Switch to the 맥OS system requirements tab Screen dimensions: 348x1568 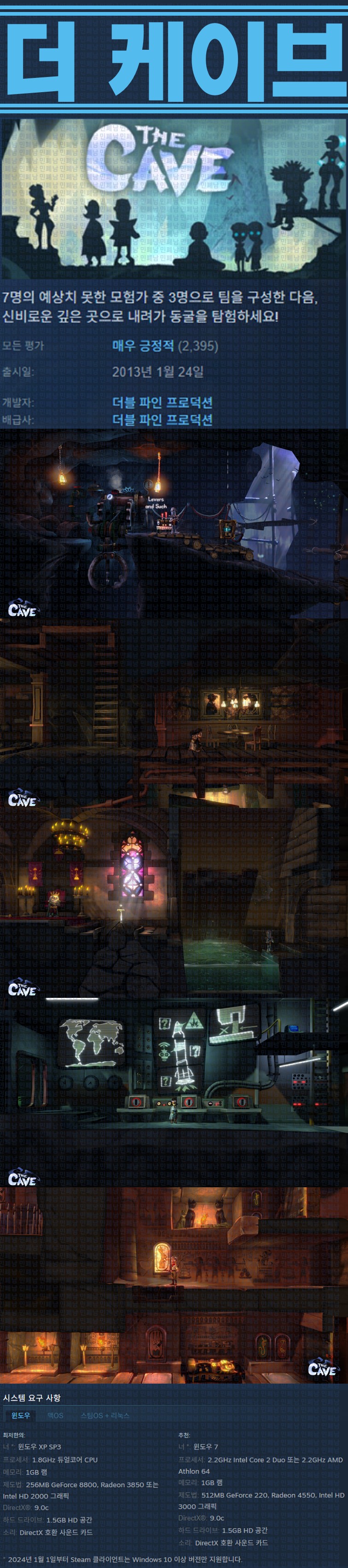[55, 1415]
